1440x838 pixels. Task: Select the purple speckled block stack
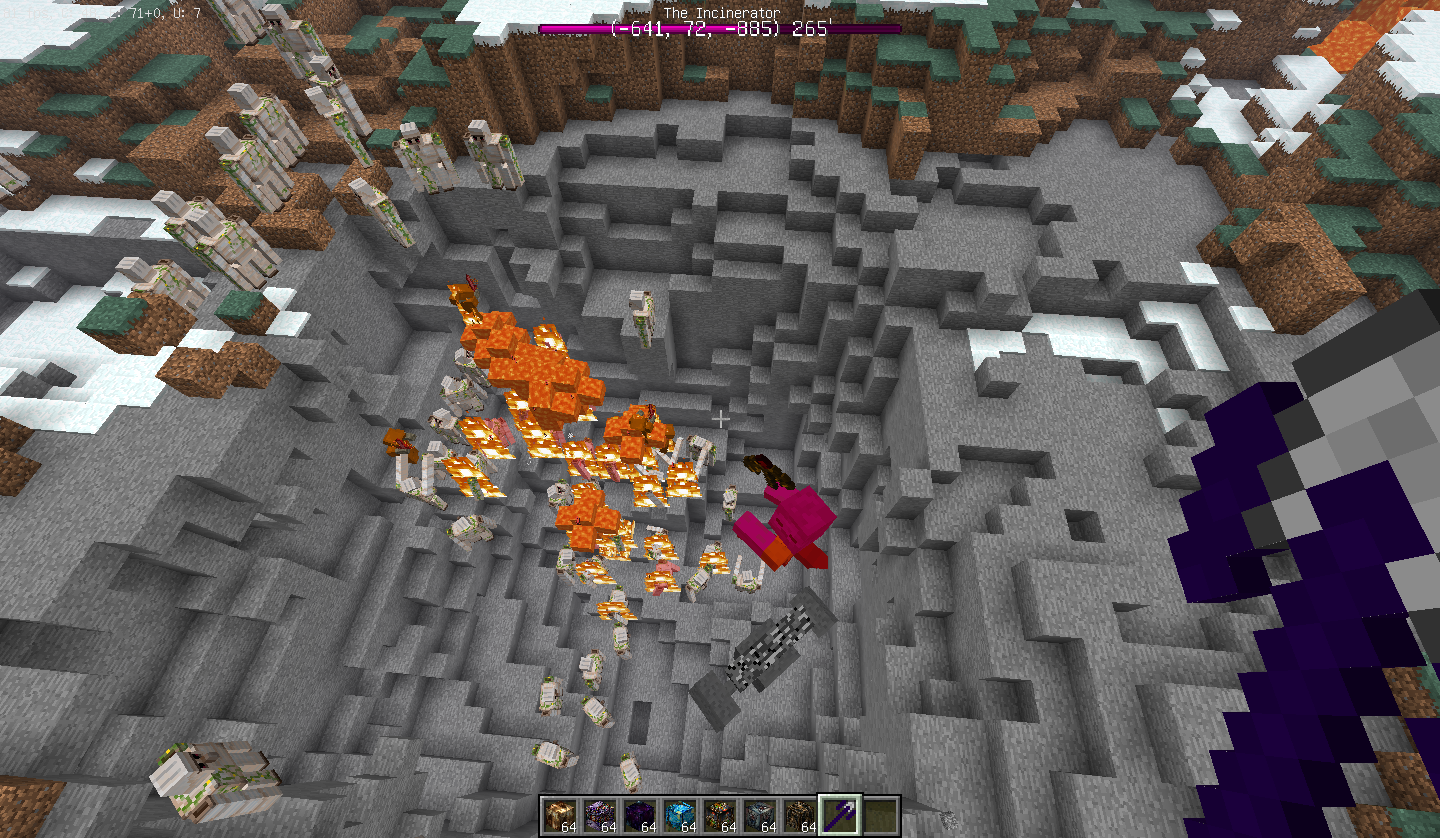pyautogui.click(x=600, y=815)
